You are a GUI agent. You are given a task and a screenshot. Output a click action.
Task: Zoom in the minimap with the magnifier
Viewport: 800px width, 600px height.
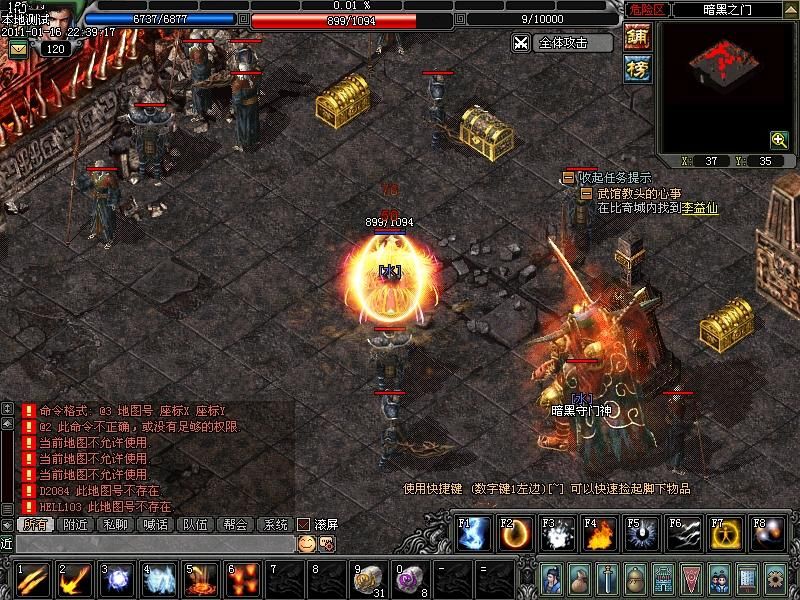[x=778, y=139]
